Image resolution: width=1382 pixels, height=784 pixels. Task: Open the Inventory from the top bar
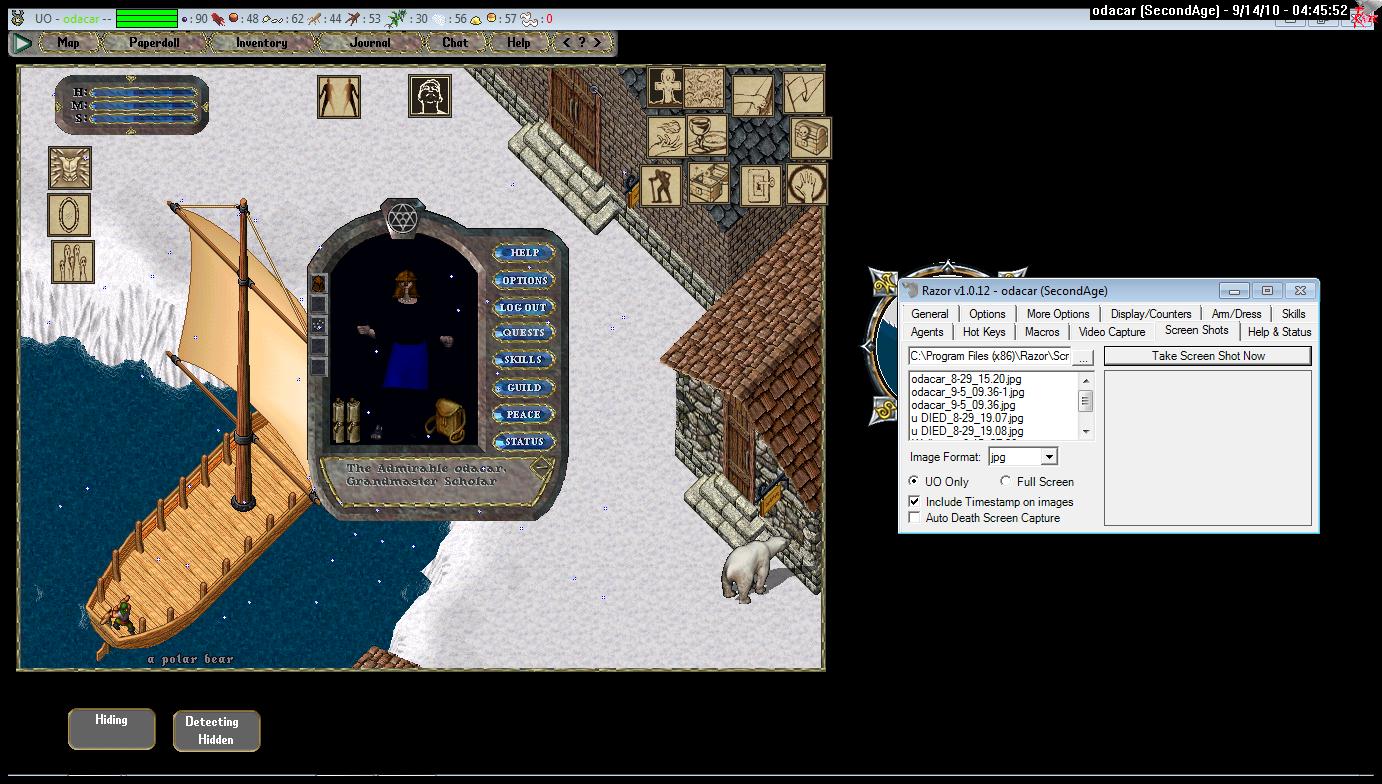261,43
